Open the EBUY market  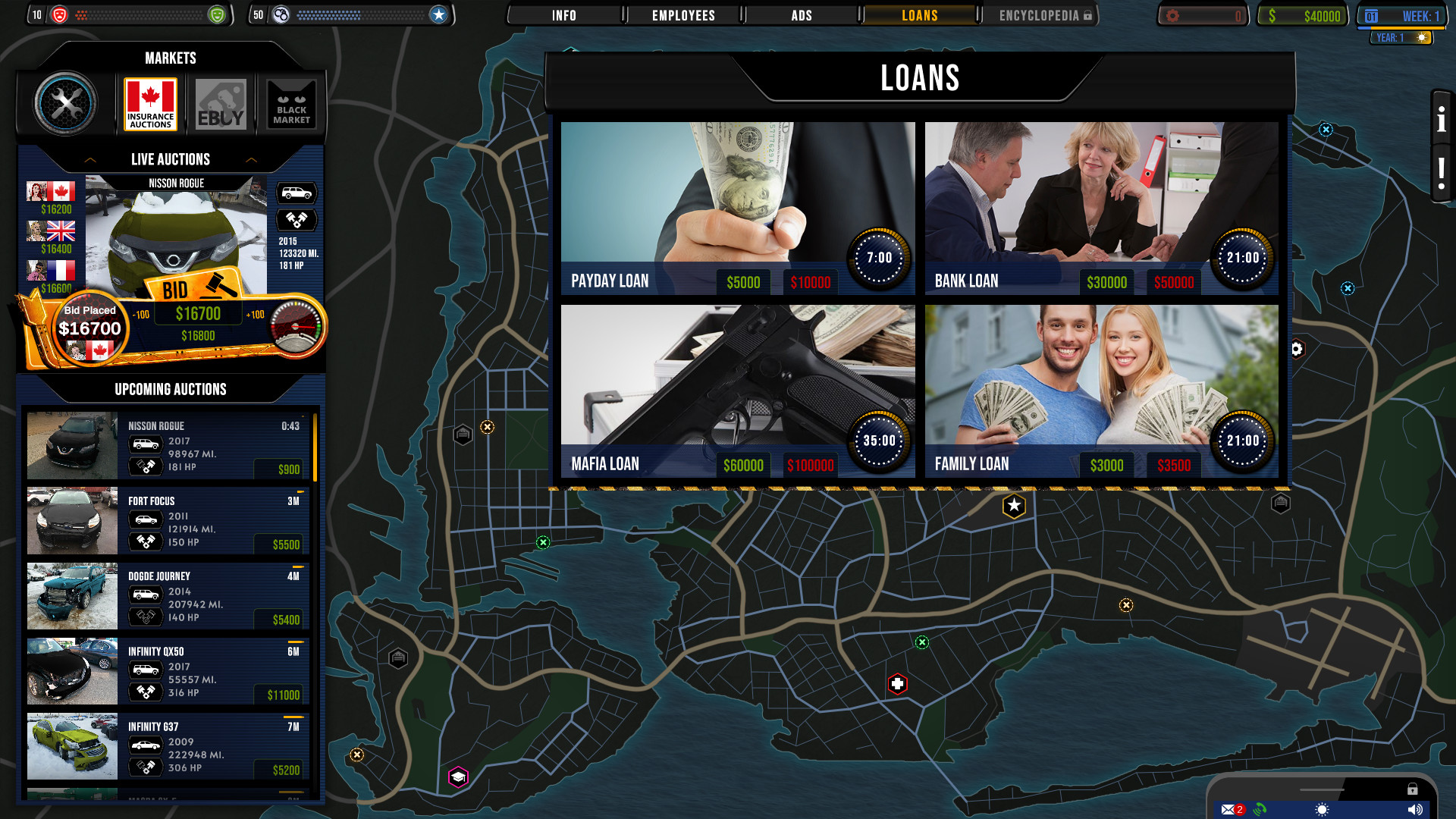click(x=220, y=104)
